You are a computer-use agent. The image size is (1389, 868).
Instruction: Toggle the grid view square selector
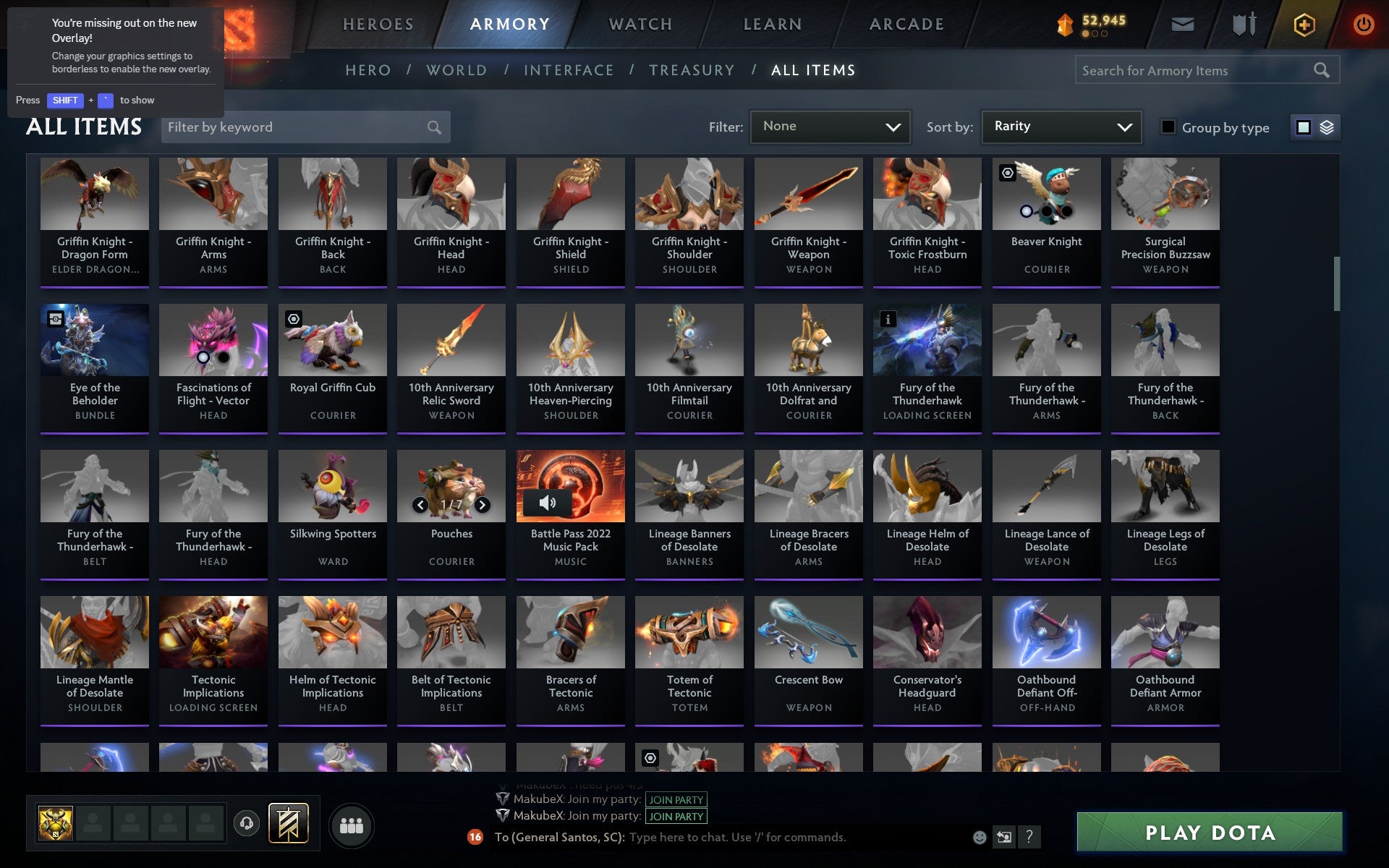1304,127
